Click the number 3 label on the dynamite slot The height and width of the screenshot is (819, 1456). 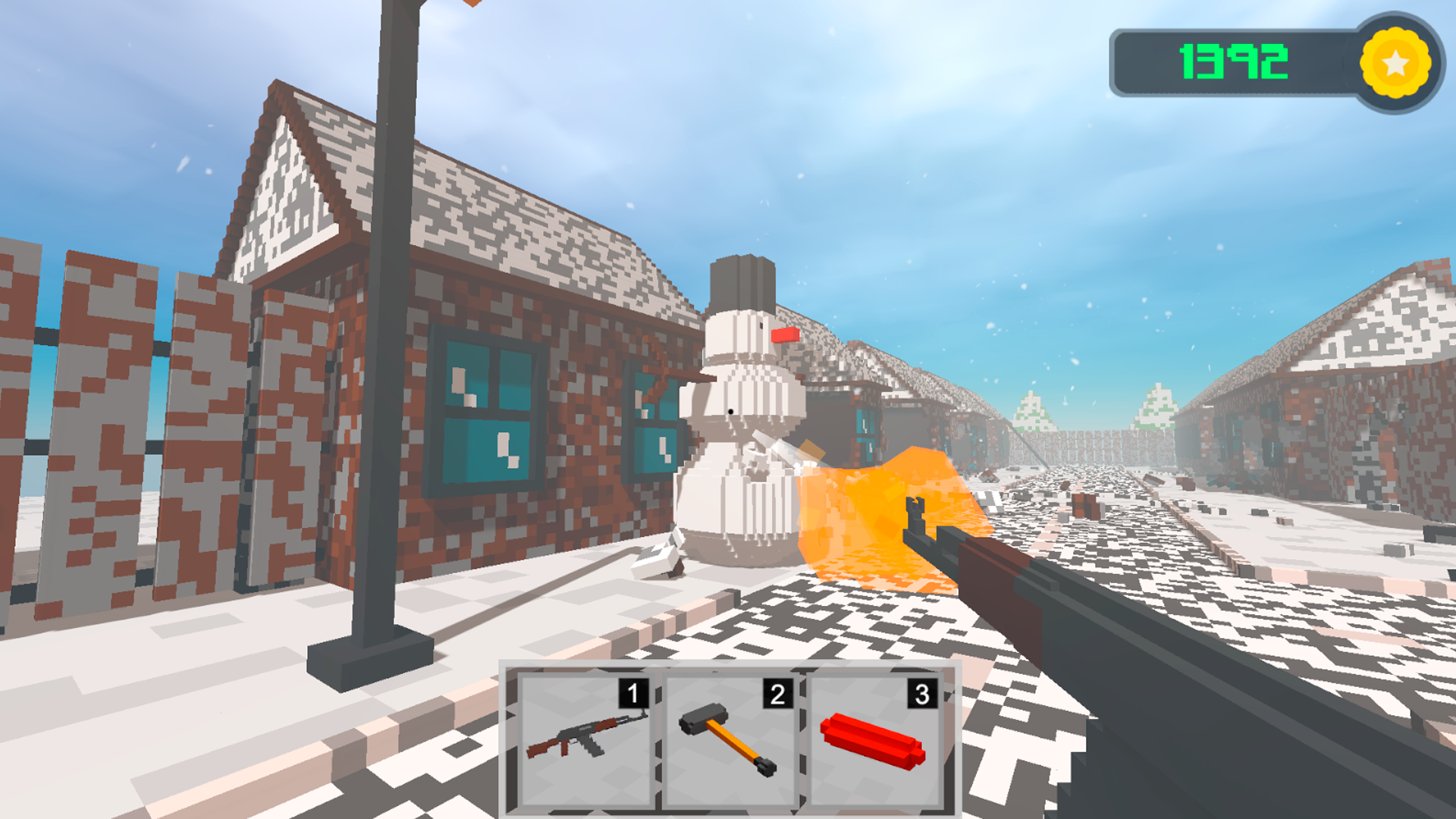pyautogui.click(x=922, y=692)
